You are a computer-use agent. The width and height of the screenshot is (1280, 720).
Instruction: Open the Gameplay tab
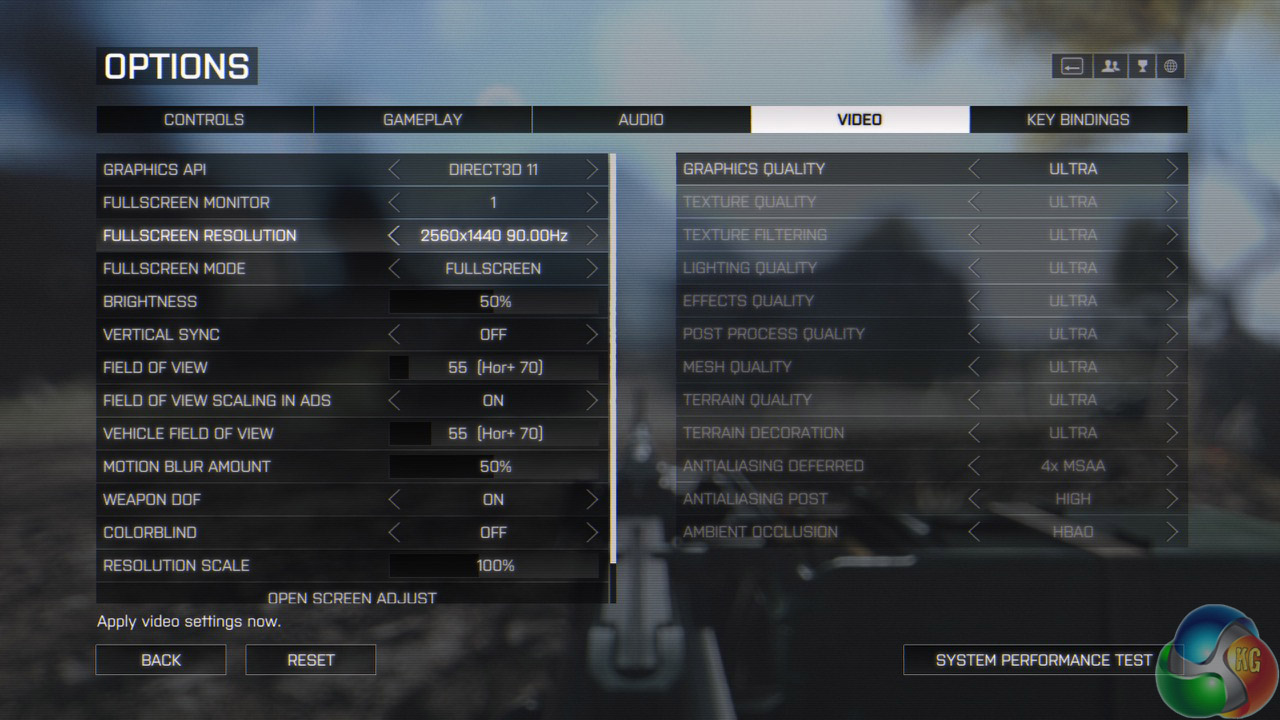coord(422,119)
